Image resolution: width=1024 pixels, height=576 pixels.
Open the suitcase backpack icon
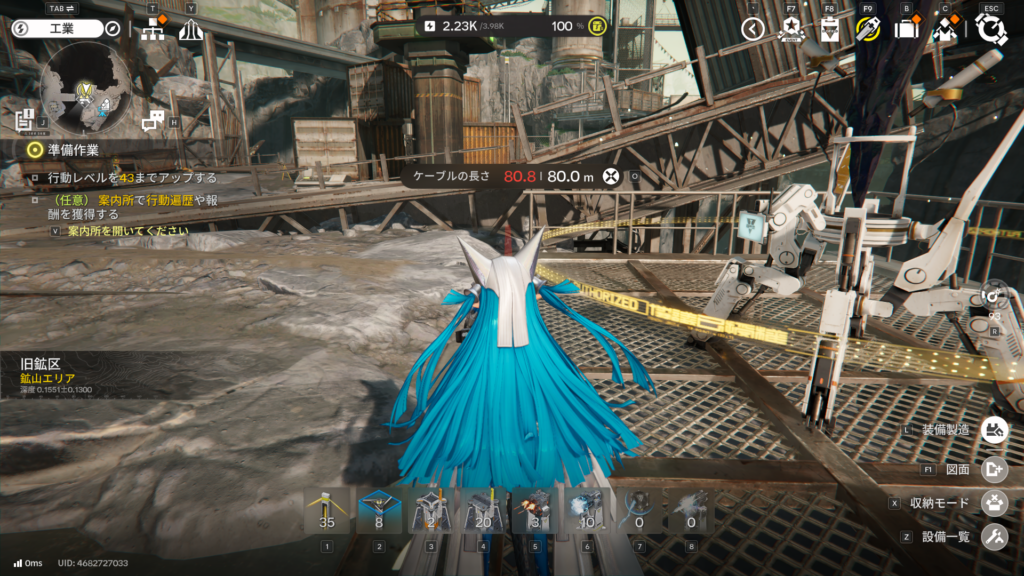coord(906,29)
